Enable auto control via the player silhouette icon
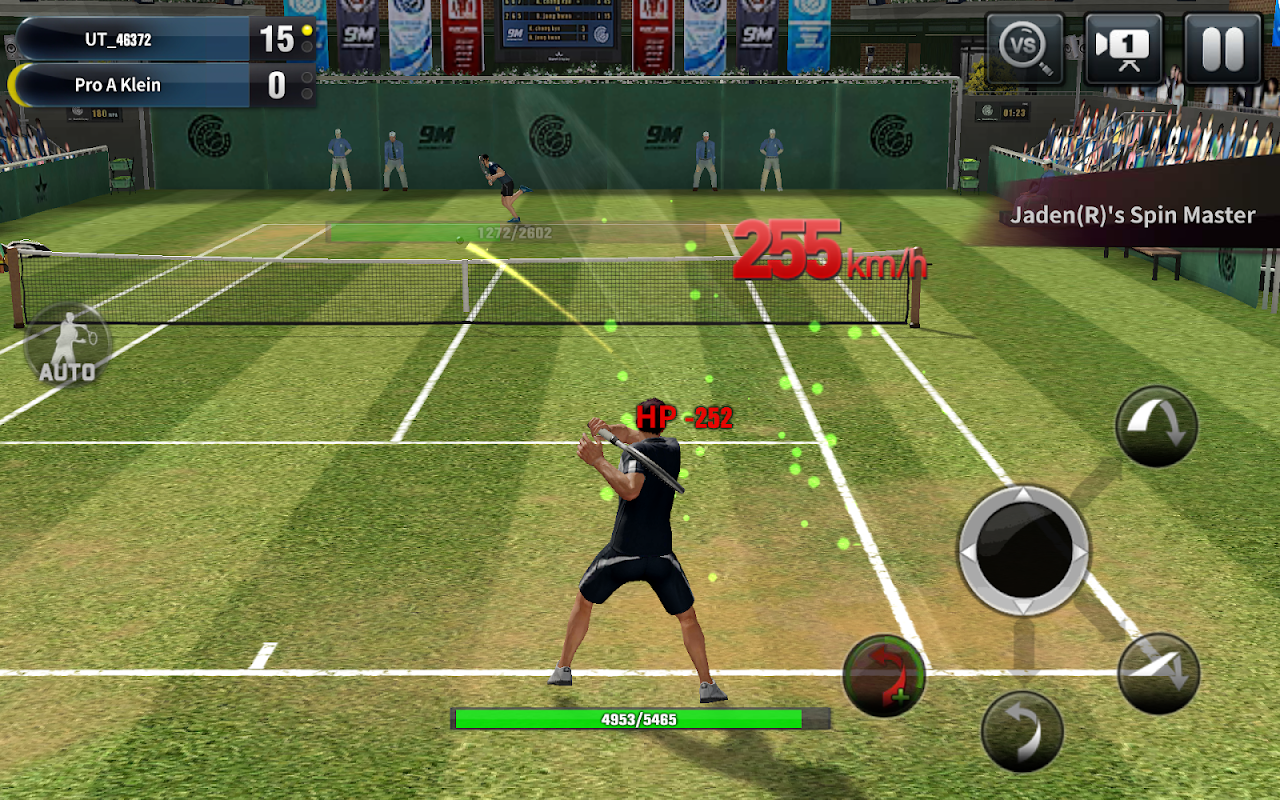The width and height of the screenshot is (1280, 800). click(x=66, y=340)
